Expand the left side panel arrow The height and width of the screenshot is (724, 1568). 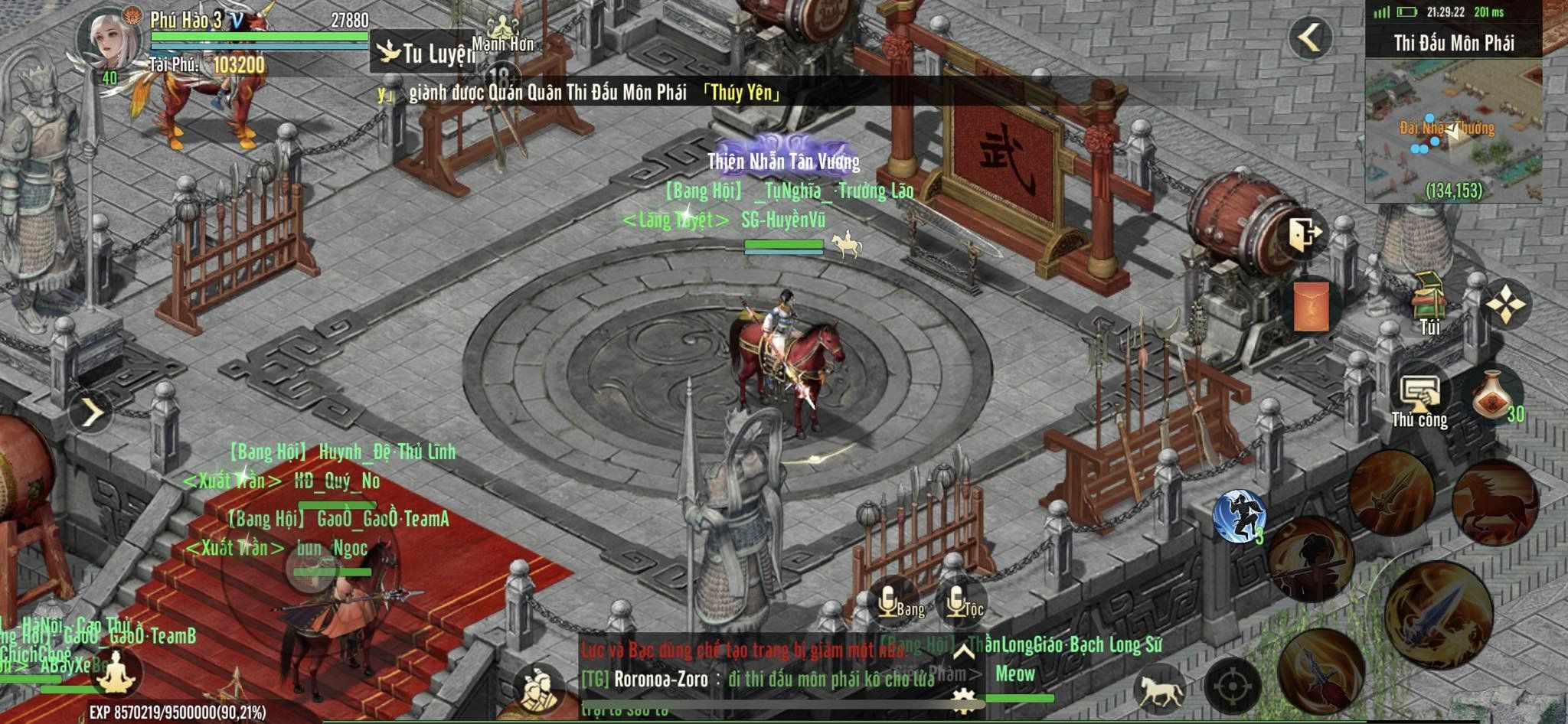(x=91, y=413)
